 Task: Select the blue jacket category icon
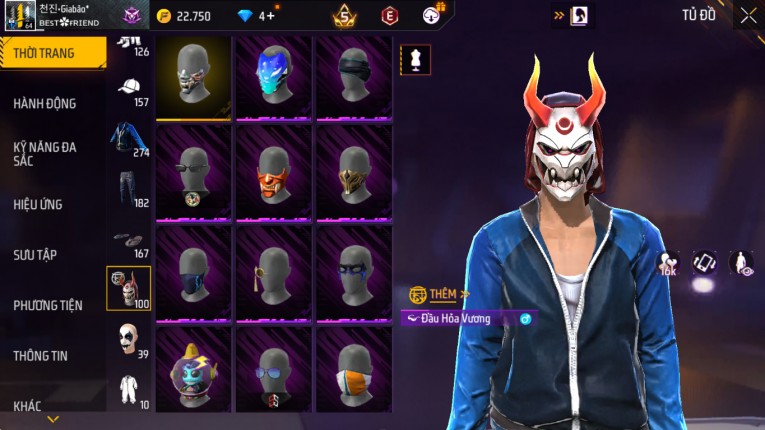click(129, 139)
